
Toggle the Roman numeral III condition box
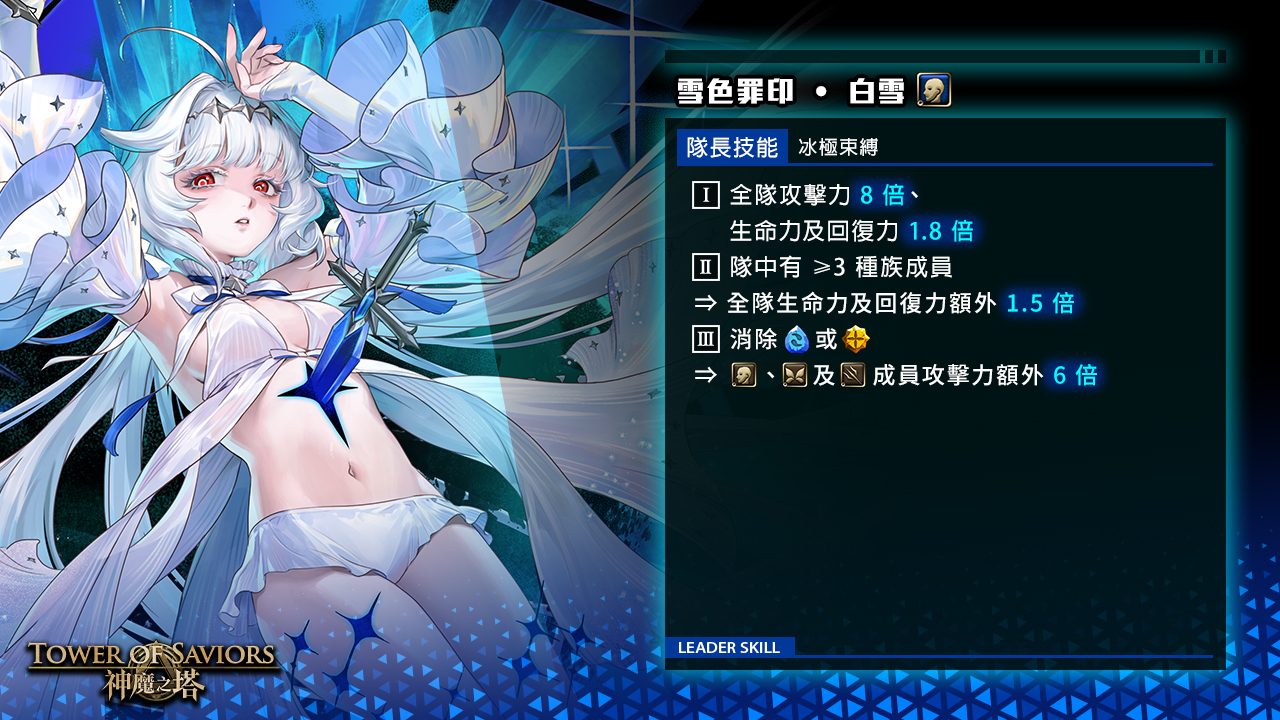pos(705,339)
